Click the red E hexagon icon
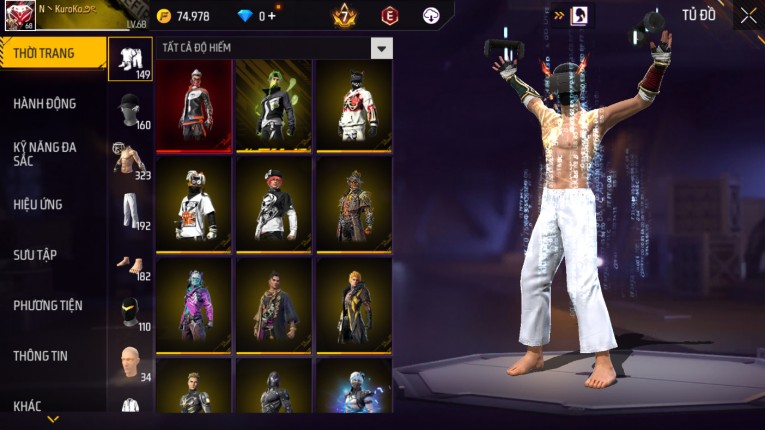 [x=389, y=16]
